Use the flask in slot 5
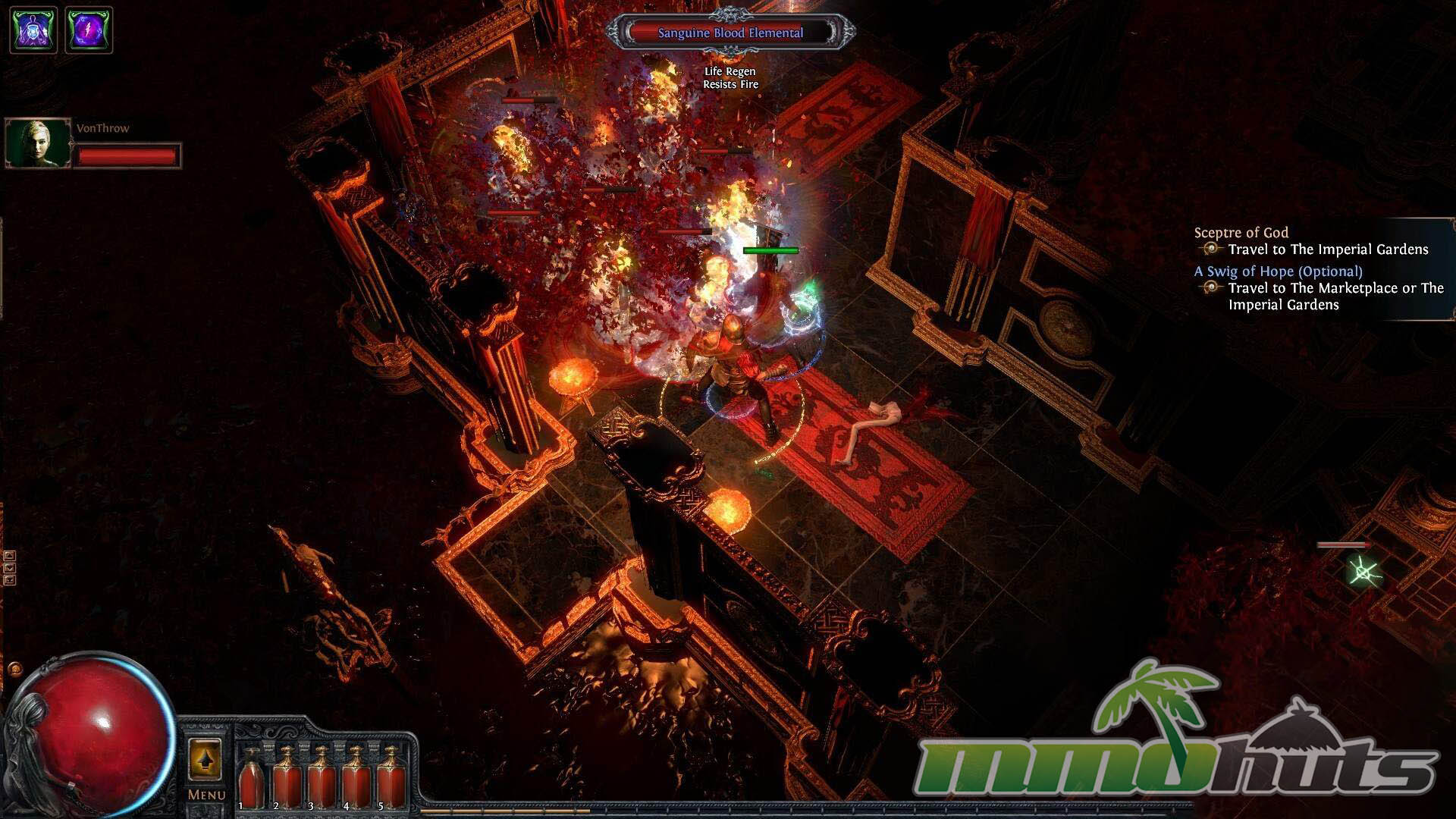The image size is (1456, 819). point(391,778)
